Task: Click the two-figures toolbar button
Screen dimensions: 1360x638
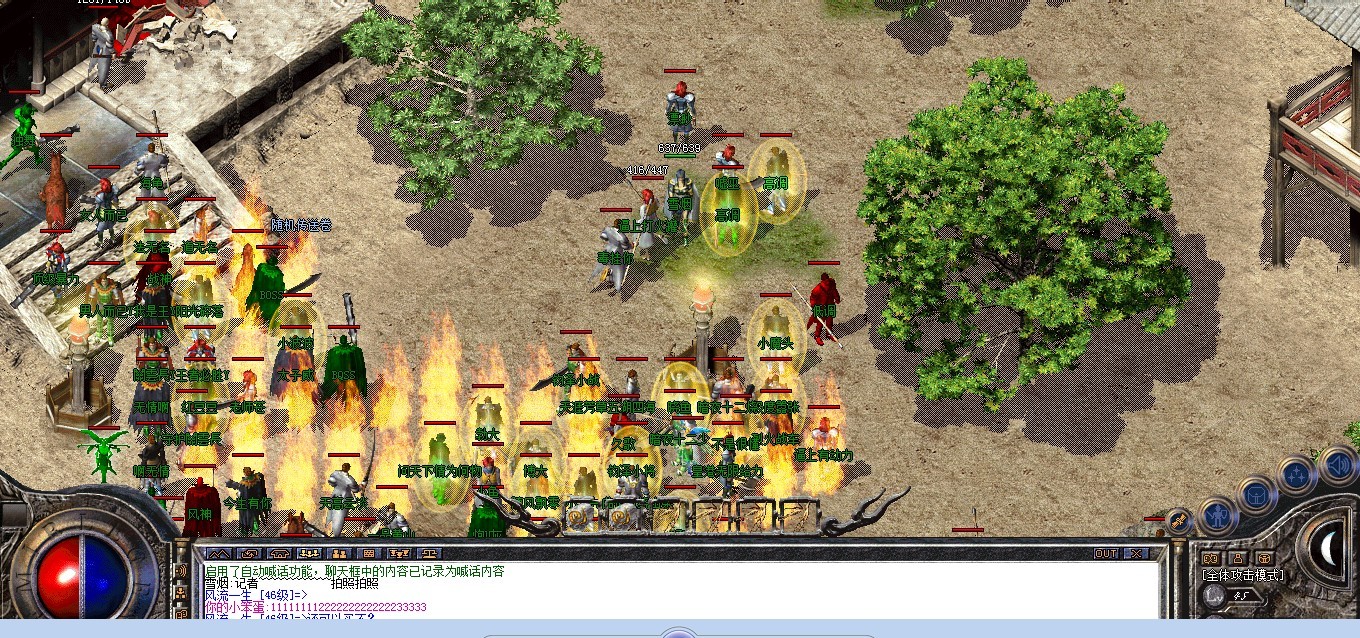Action: pos(339,553)
